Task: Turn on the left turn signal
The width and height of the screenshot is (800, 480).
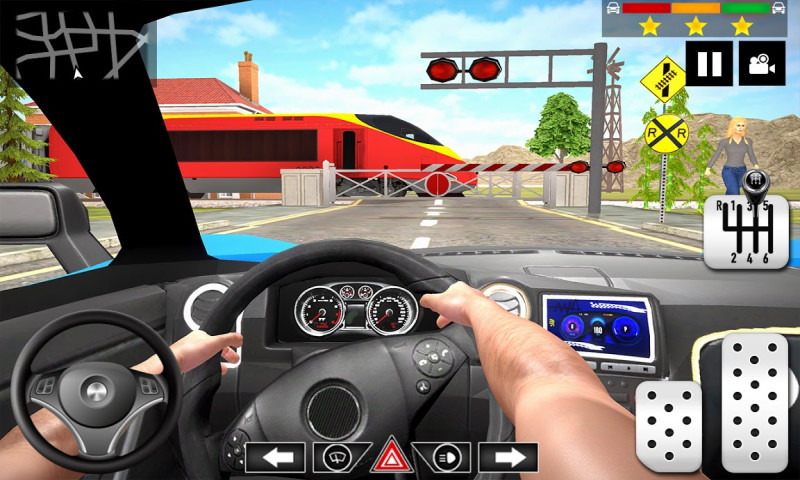Action: 275,457
